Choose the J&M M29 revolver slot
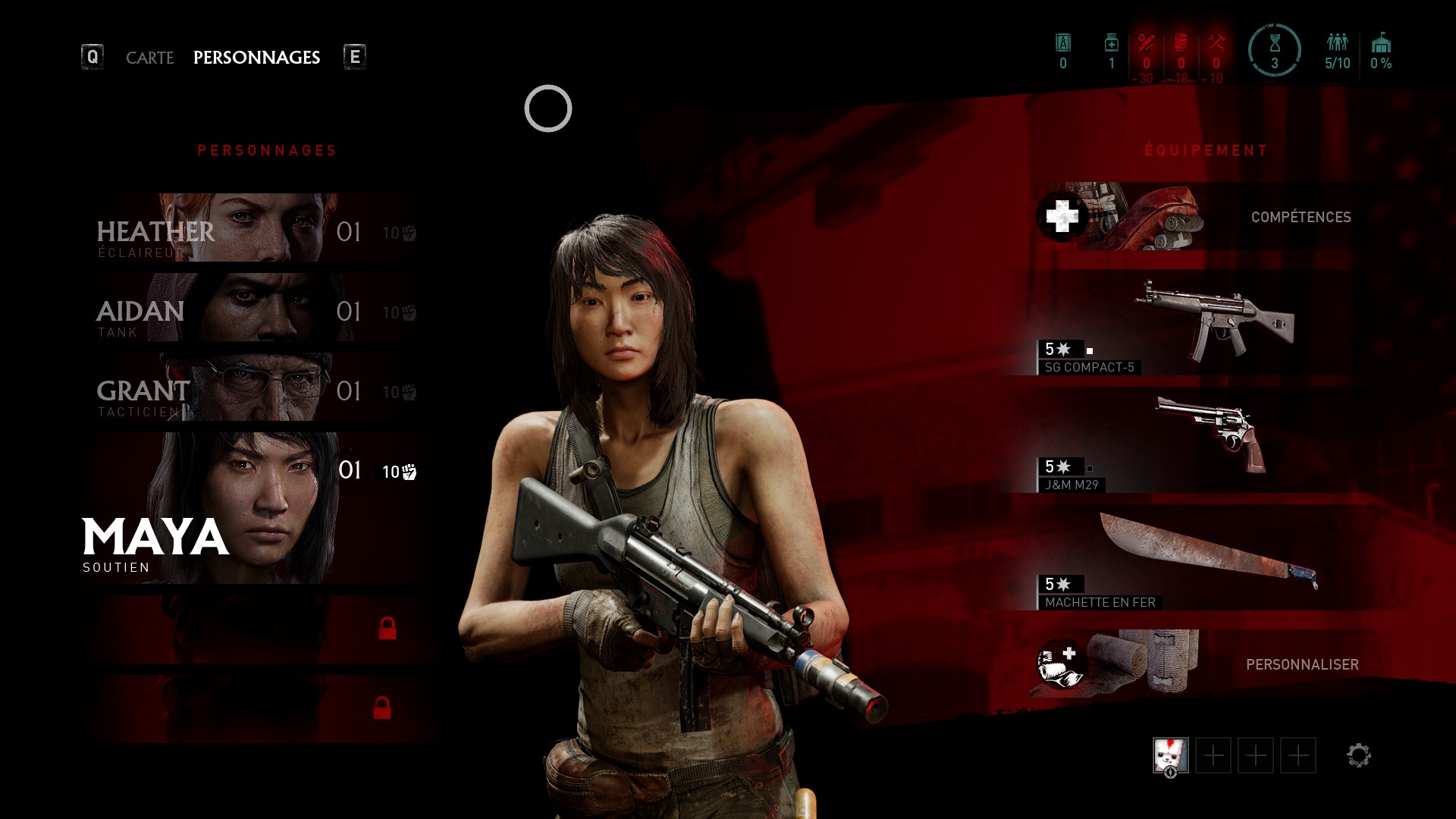Viewport: 1456px width, 819px height. pyautogui.click(x=1213, y=441)
